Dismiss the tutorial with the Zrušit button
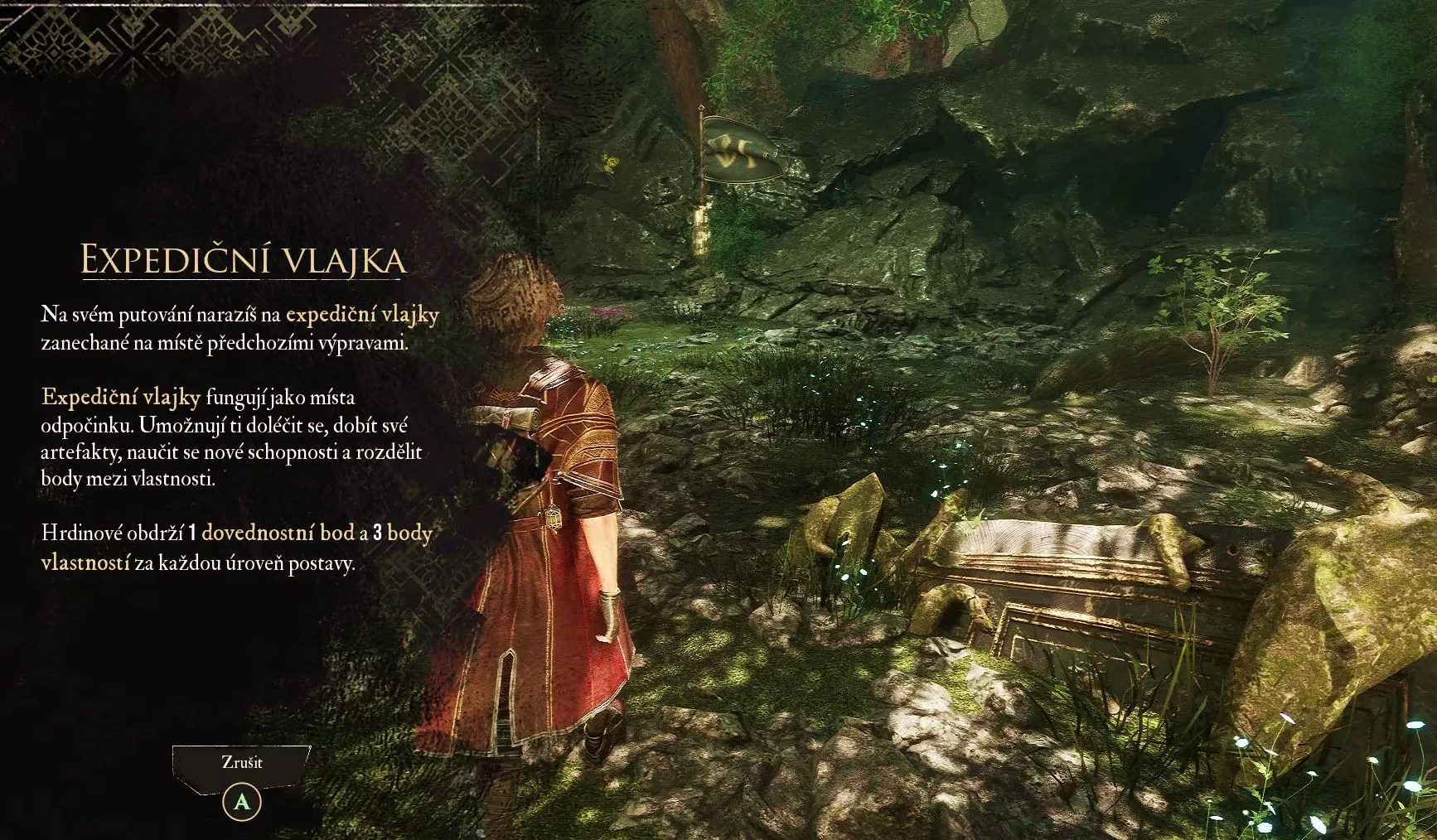Screen dimensions: 1437x840 pyautogui.click(x=242, y=763)
